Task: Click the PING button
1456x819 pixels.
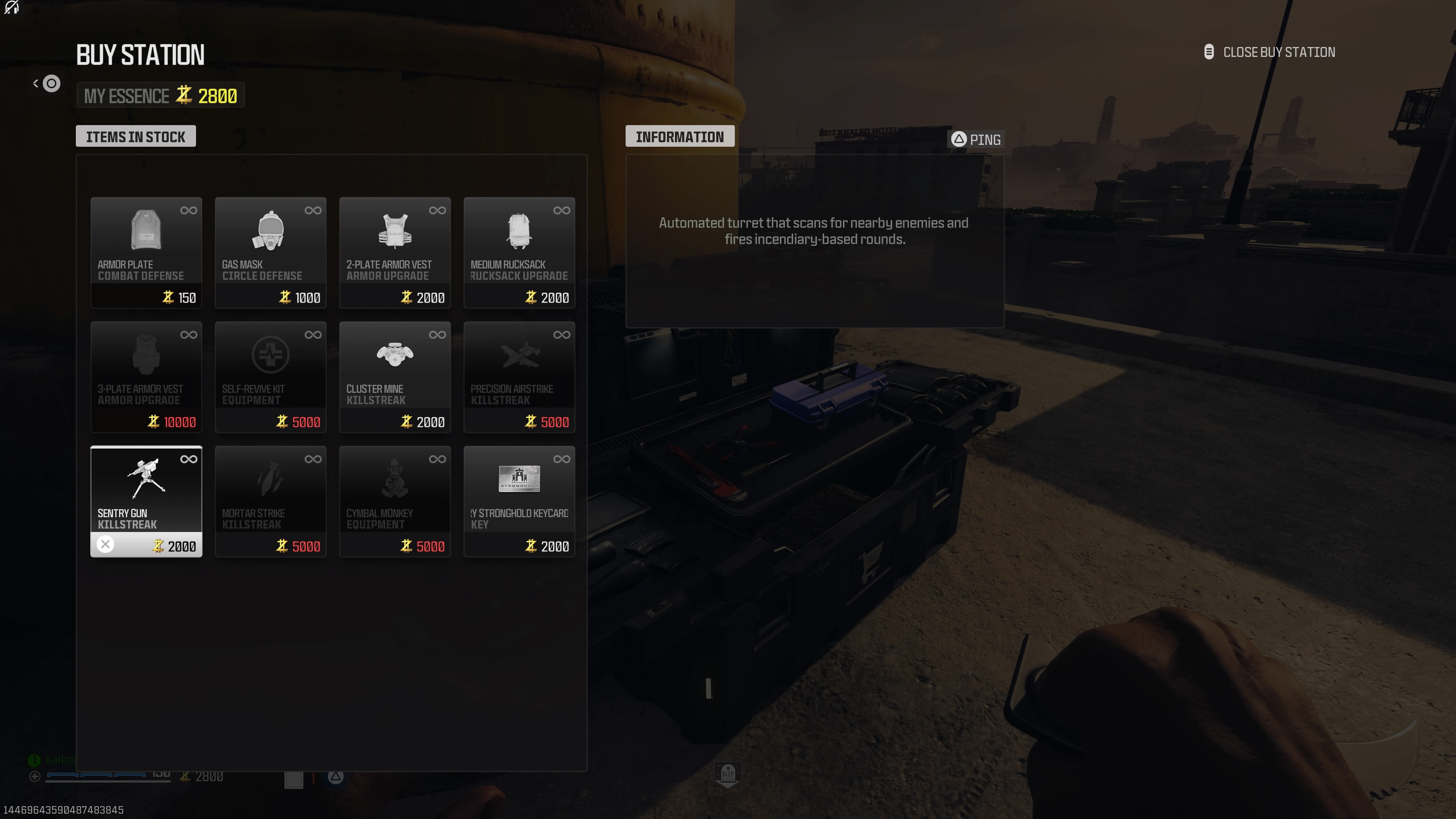Action: [976, 139]
